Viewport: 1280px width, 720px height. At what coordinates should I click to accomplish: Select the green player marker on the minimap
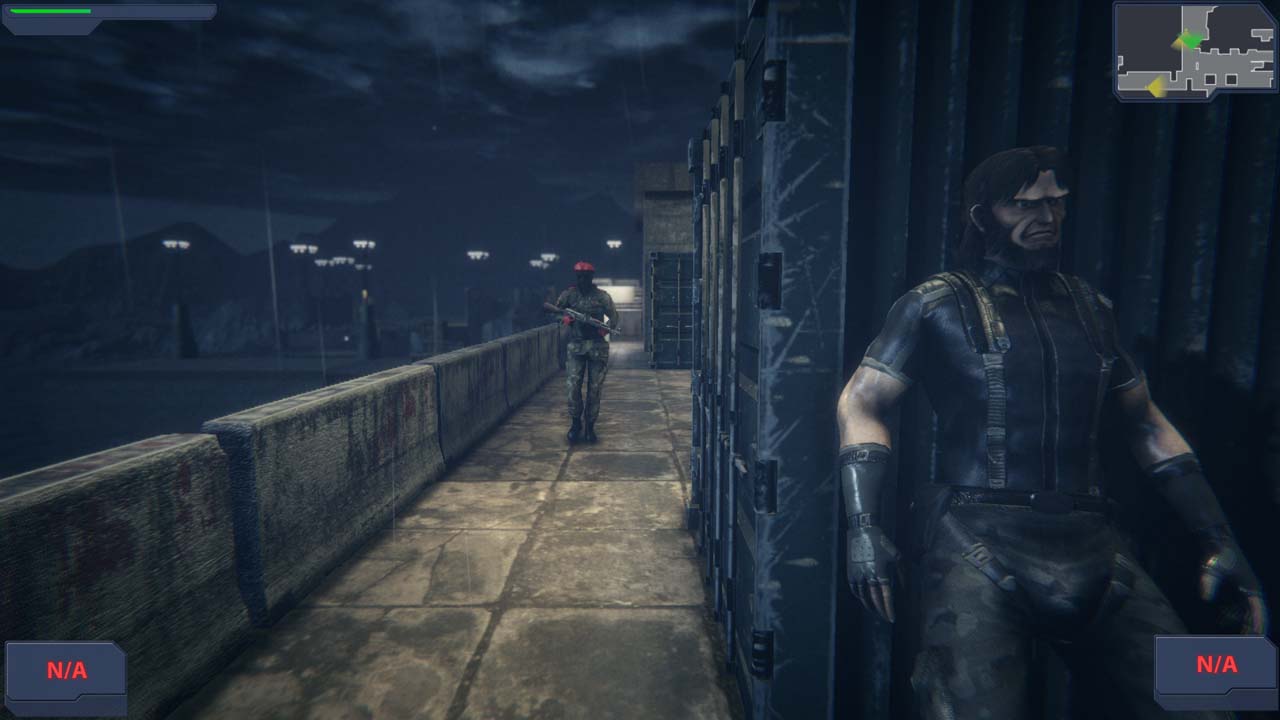(1191, 41)
